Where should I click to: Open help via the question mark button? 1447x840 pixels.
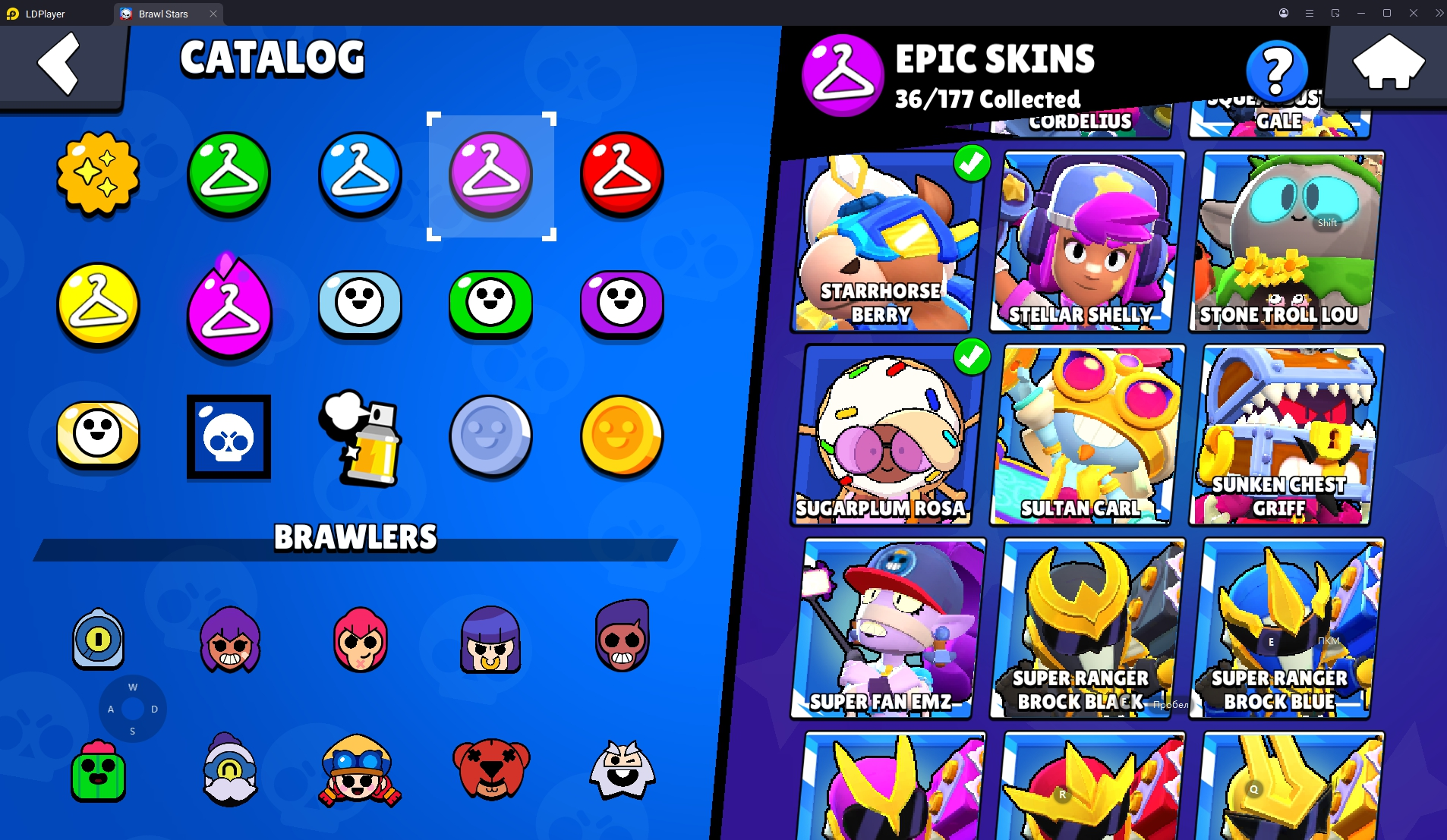[x=1277, y=70]
